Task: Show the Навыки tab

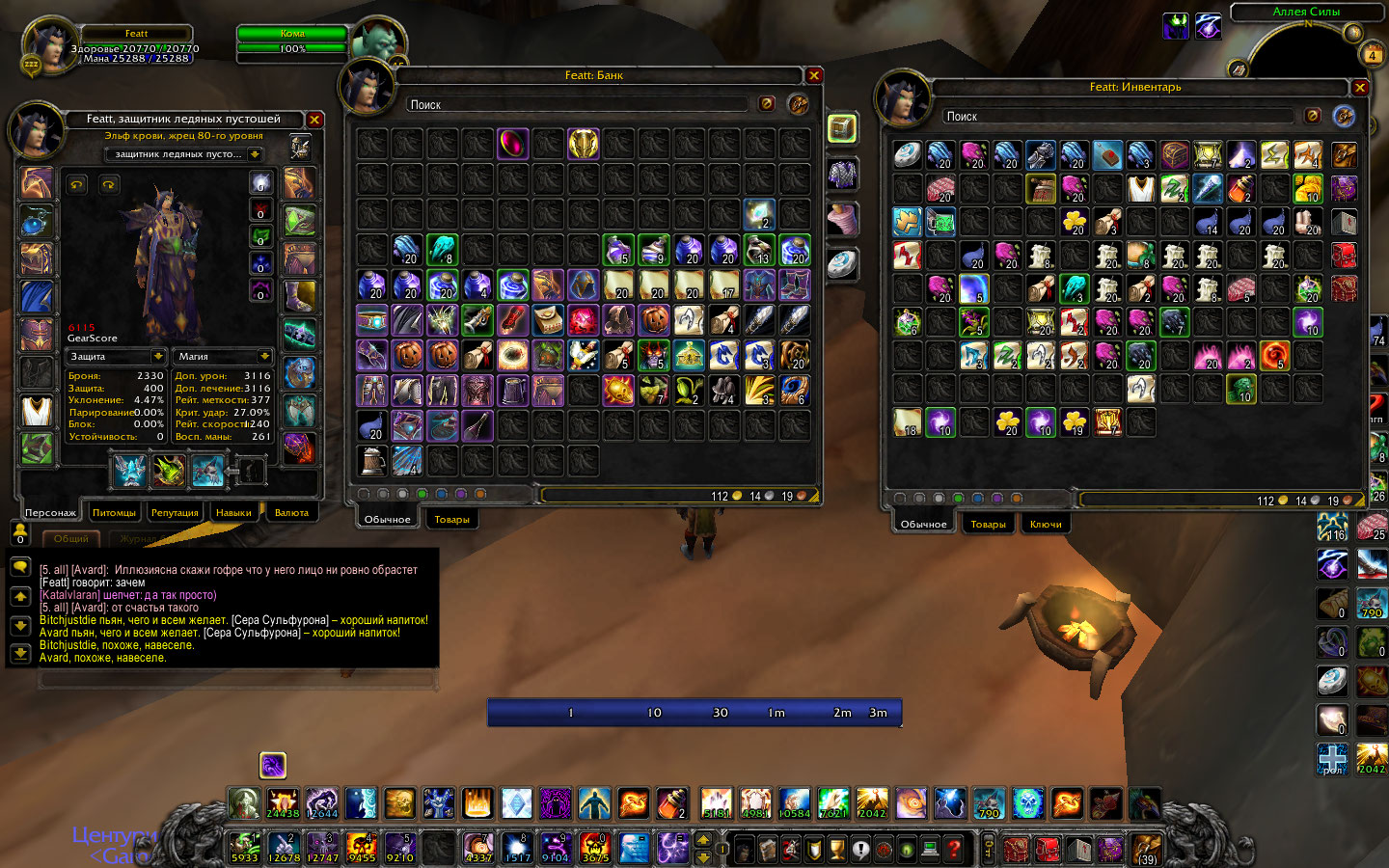Action: click(x=233, y=513)
